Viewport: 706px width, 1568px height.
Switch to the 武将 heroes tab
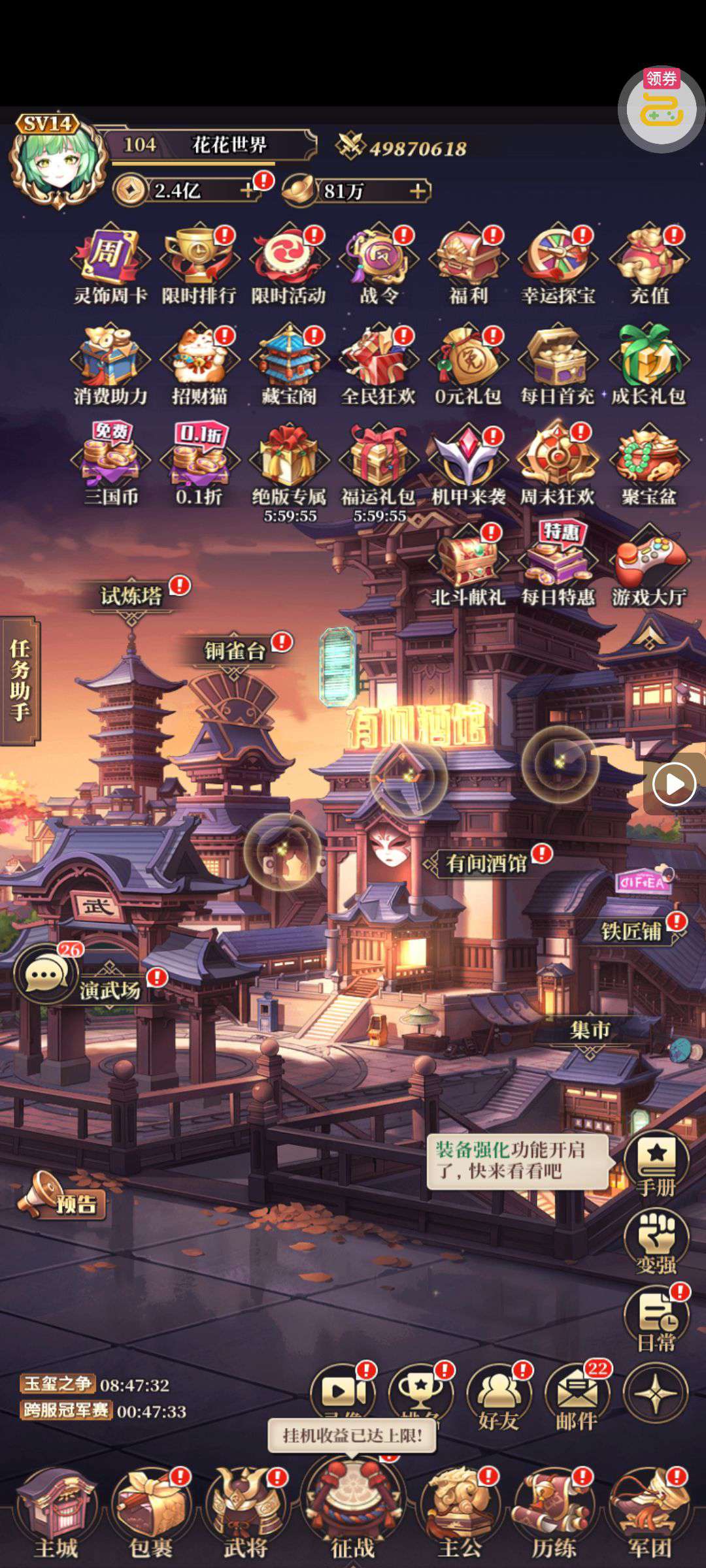click(x=246, y=1511)
